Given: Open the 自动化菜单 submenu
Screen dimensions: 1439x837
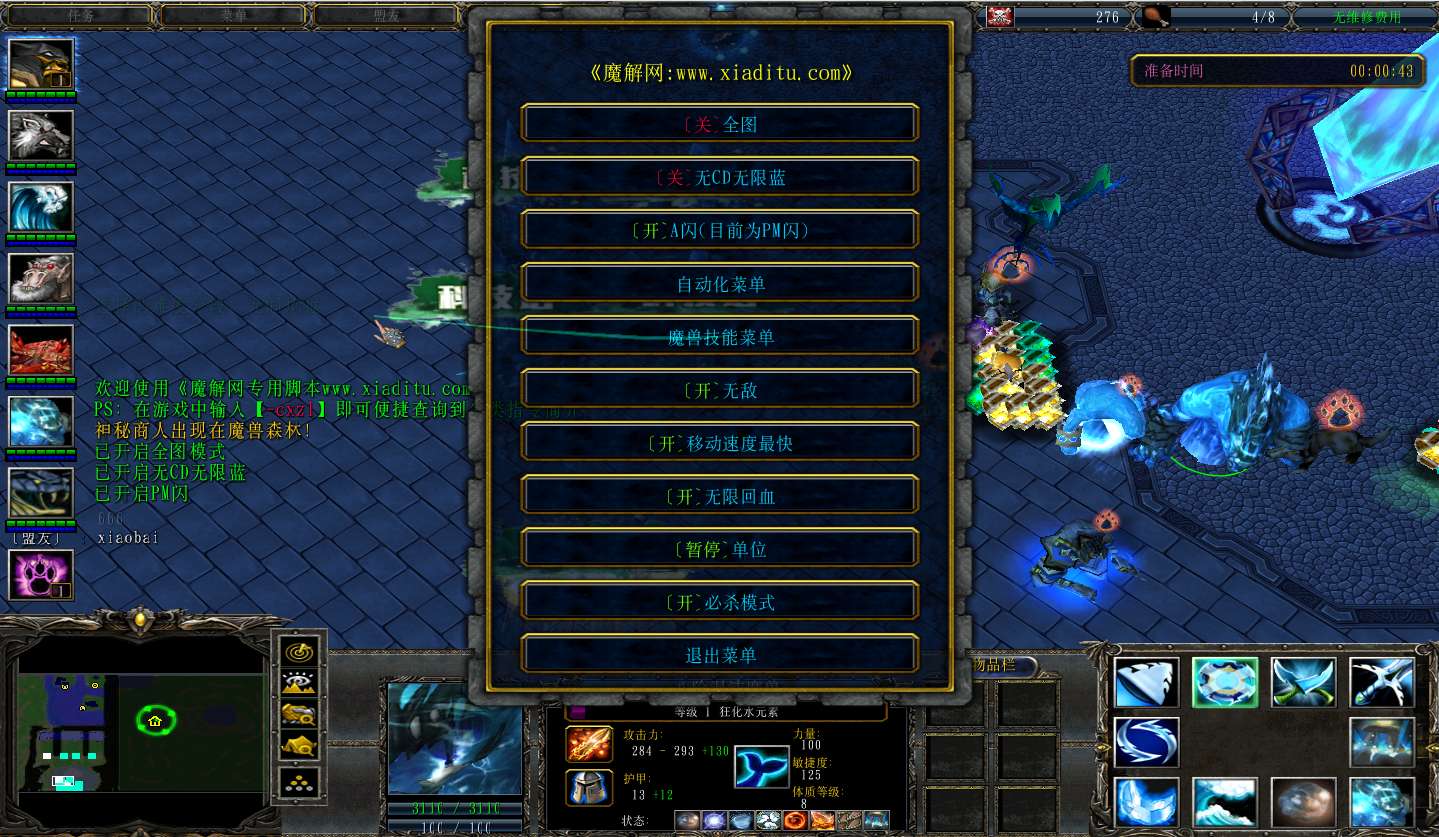Looking at the screenshot, I should point(720,284).
